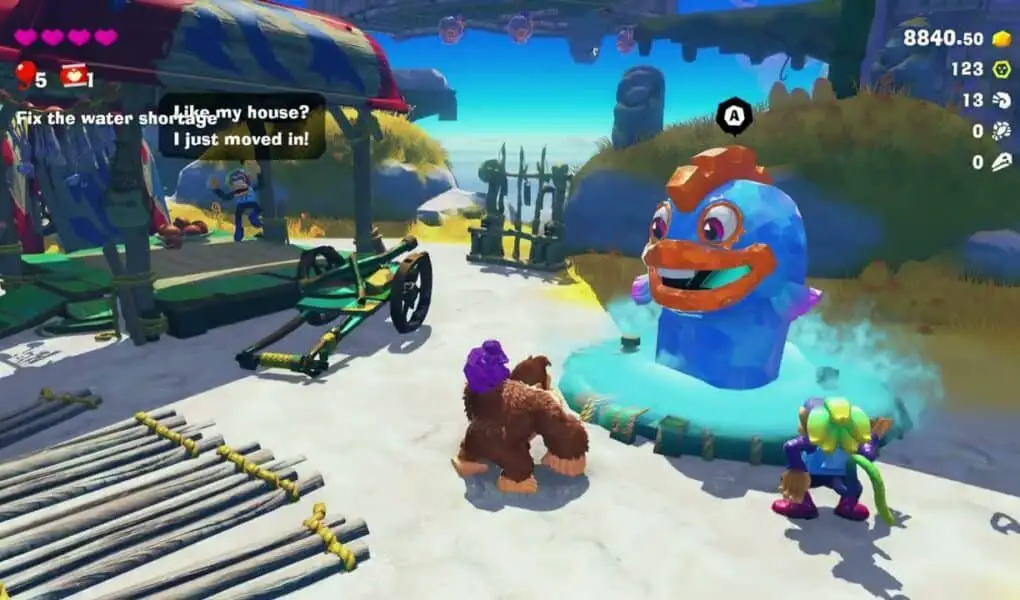Select the red heart juice item icon
Image resolution: width=1020 pixels, height=600 pixels.
tap(72, 75)
